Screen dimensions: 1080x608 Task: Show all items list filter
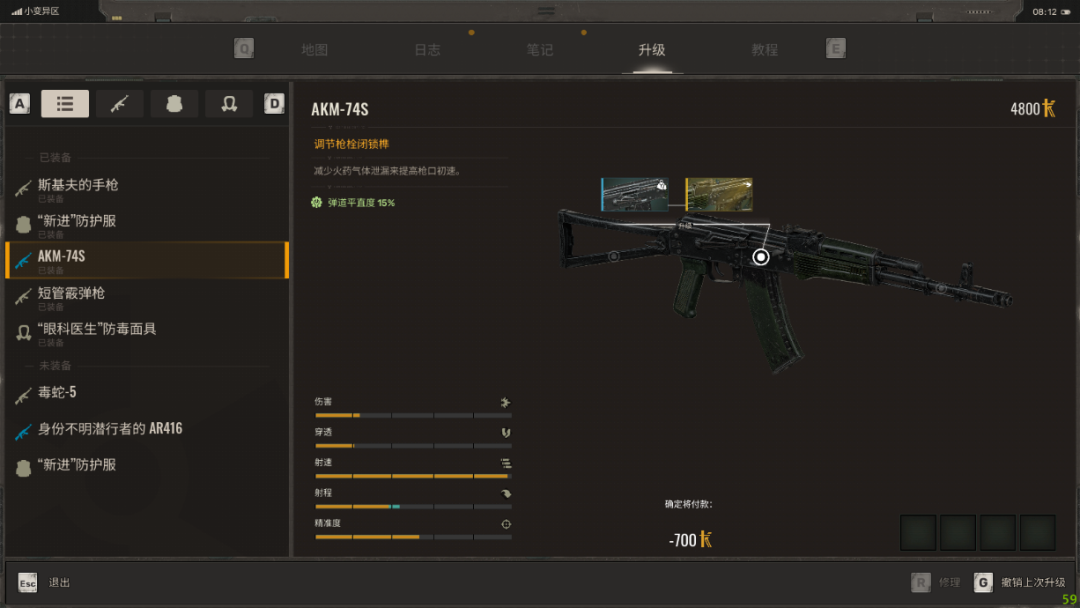(65, 104)
